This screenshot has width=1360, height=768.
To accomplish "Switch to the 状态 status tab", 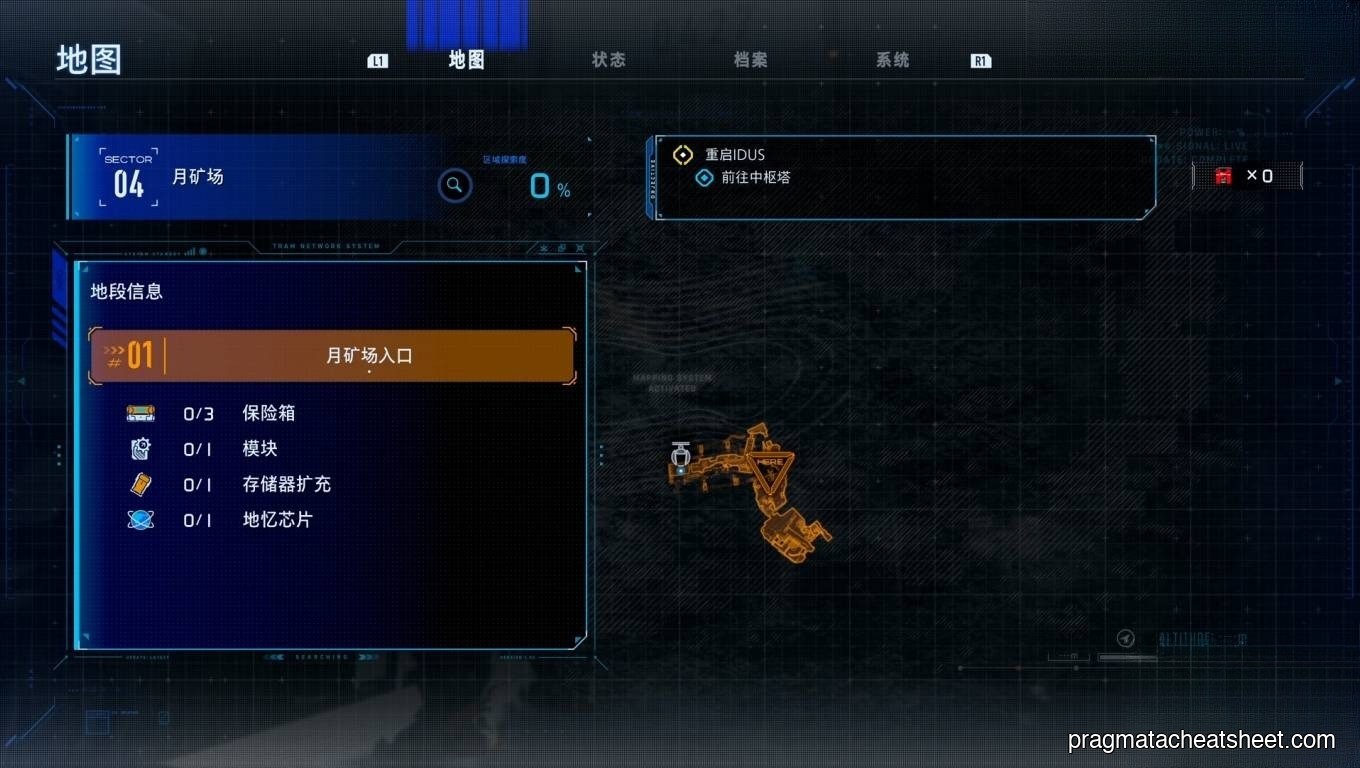I will (x=609, y=60).
